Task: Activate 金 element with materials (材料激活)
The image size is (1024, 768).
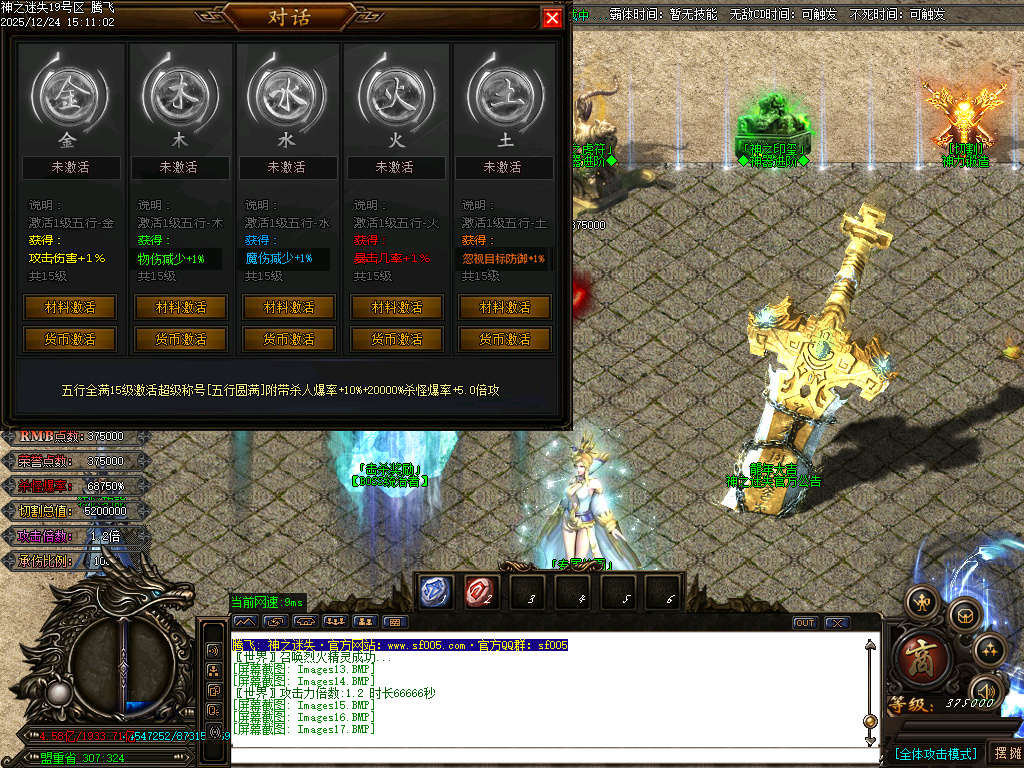Action: [x=70, y=307]
